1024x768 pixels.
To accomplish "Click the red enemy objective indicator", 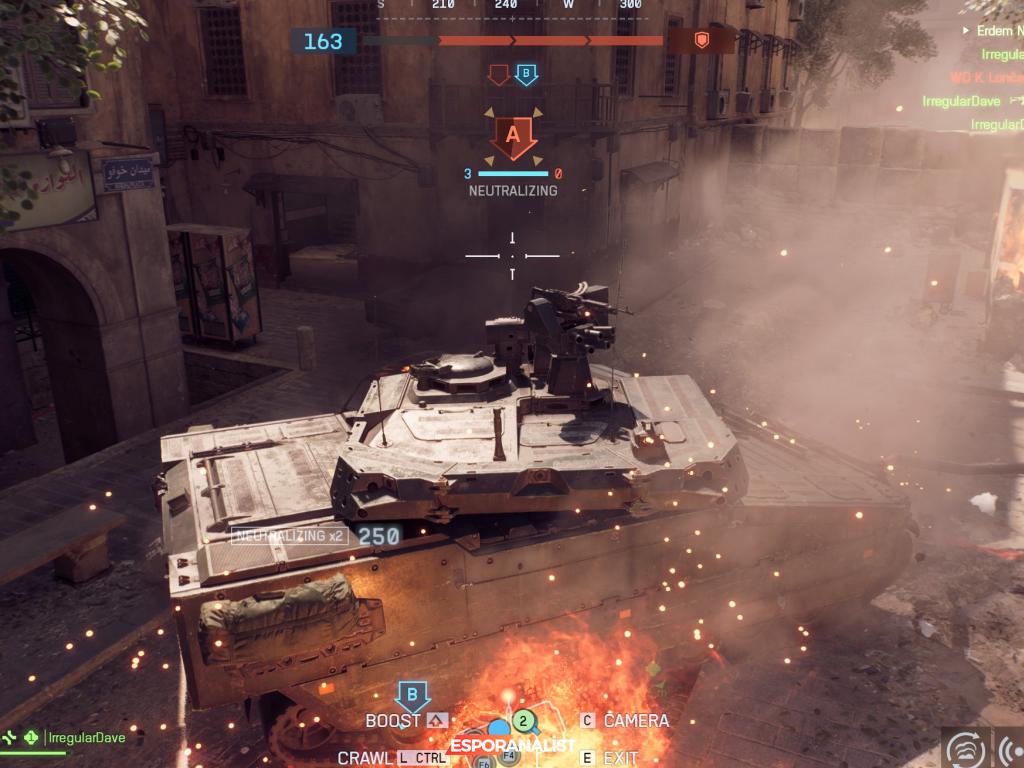I will click(x=498, y=74).
